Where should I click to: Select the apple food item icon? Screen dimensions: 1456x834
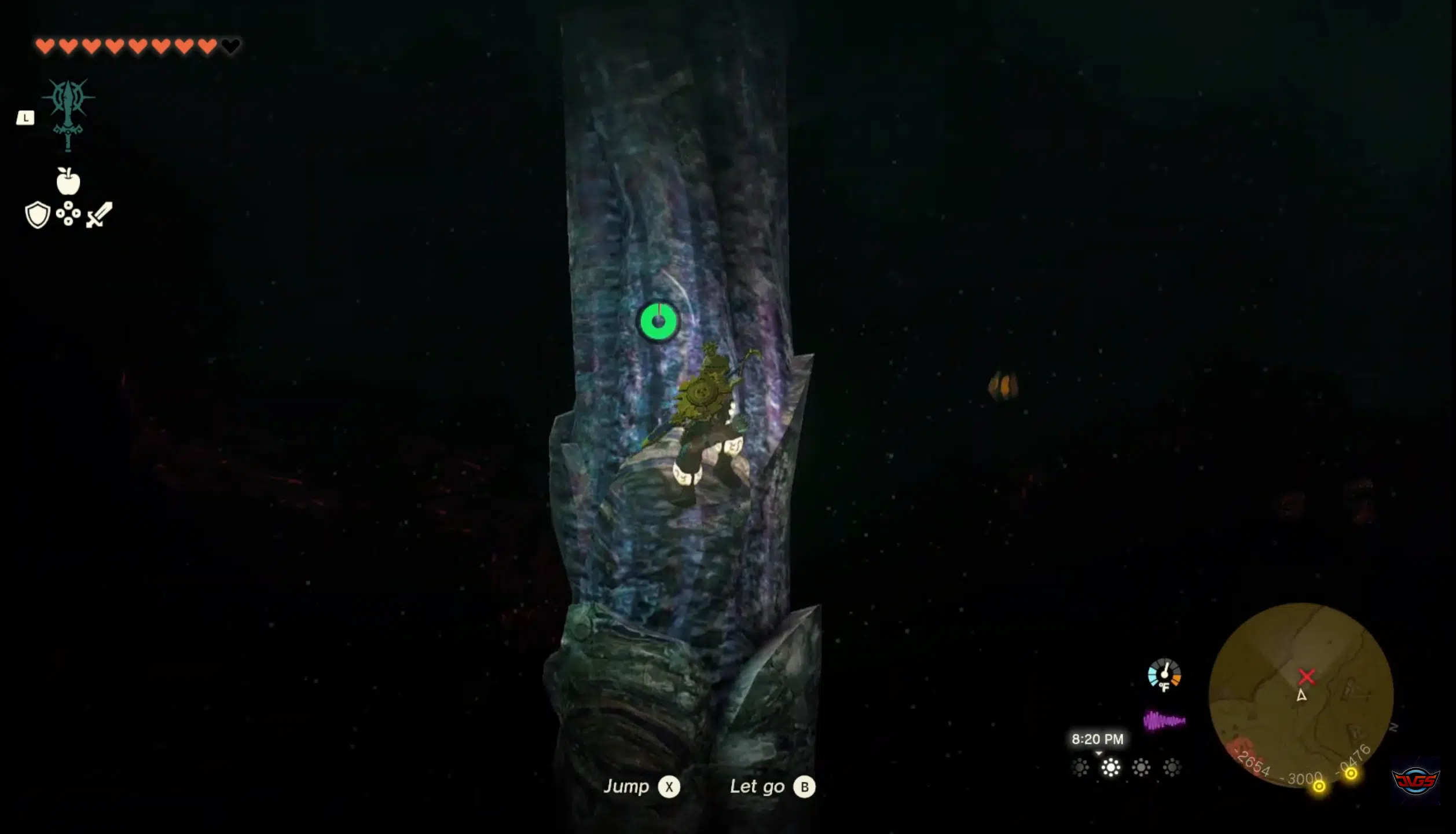[69, 182]
